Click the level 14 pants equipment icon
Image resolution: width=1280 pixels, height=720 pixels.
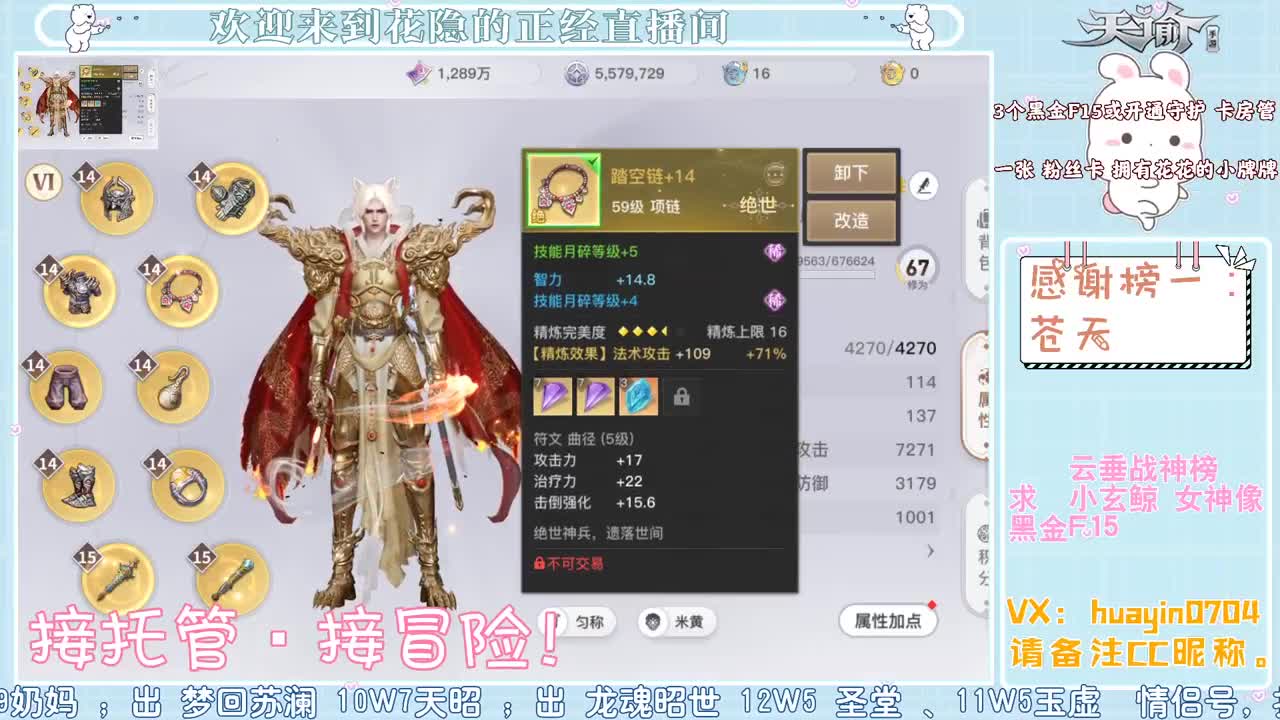point(64,388)
